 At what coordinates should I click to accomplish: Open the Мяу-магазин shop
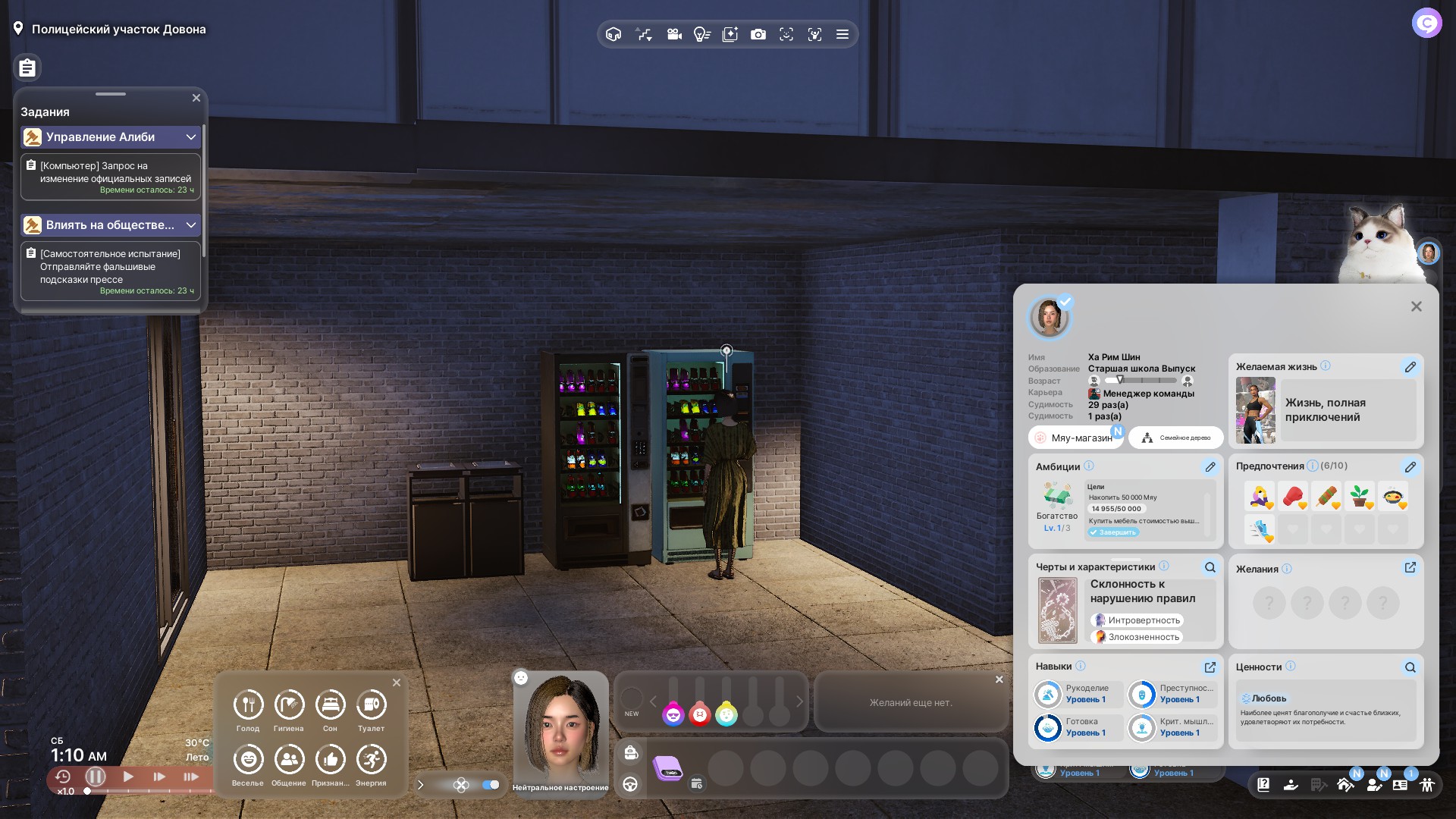pyautogui.click(x=1075, y=438)
